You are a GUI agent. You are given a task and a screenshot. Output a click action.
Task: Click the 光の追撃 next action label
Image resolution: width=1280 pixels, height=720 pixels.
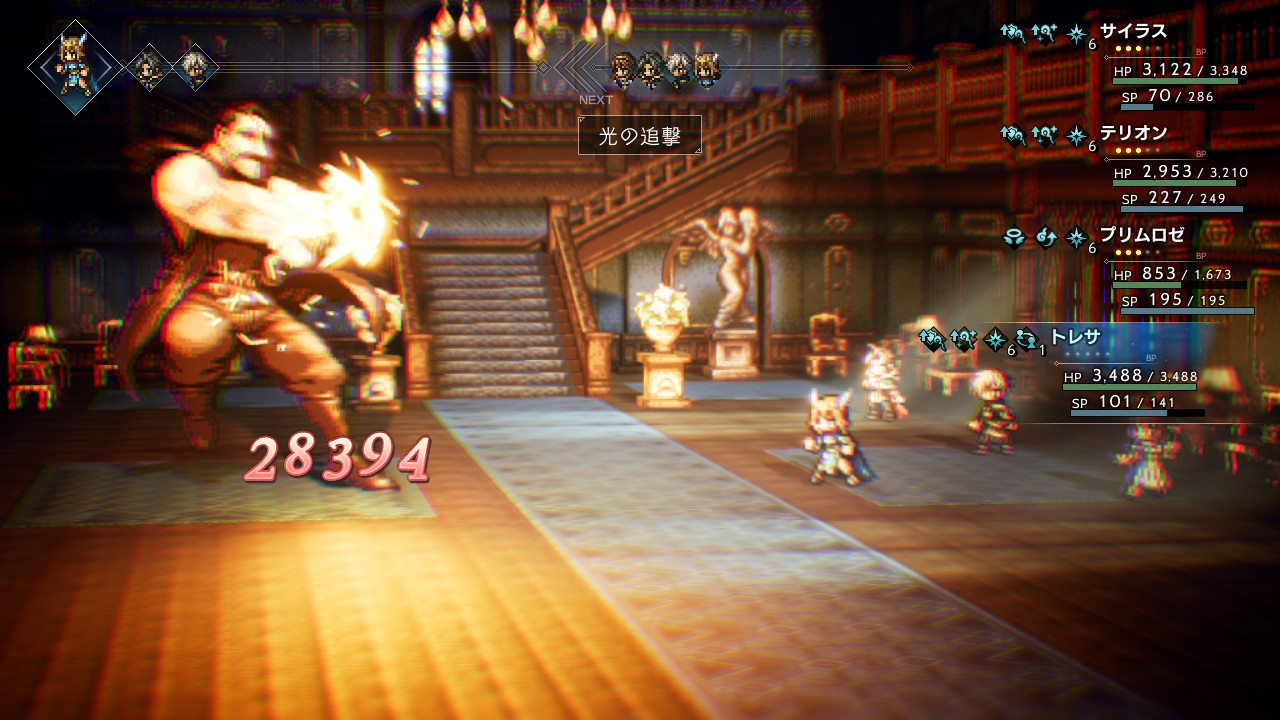tap(639, 136)
